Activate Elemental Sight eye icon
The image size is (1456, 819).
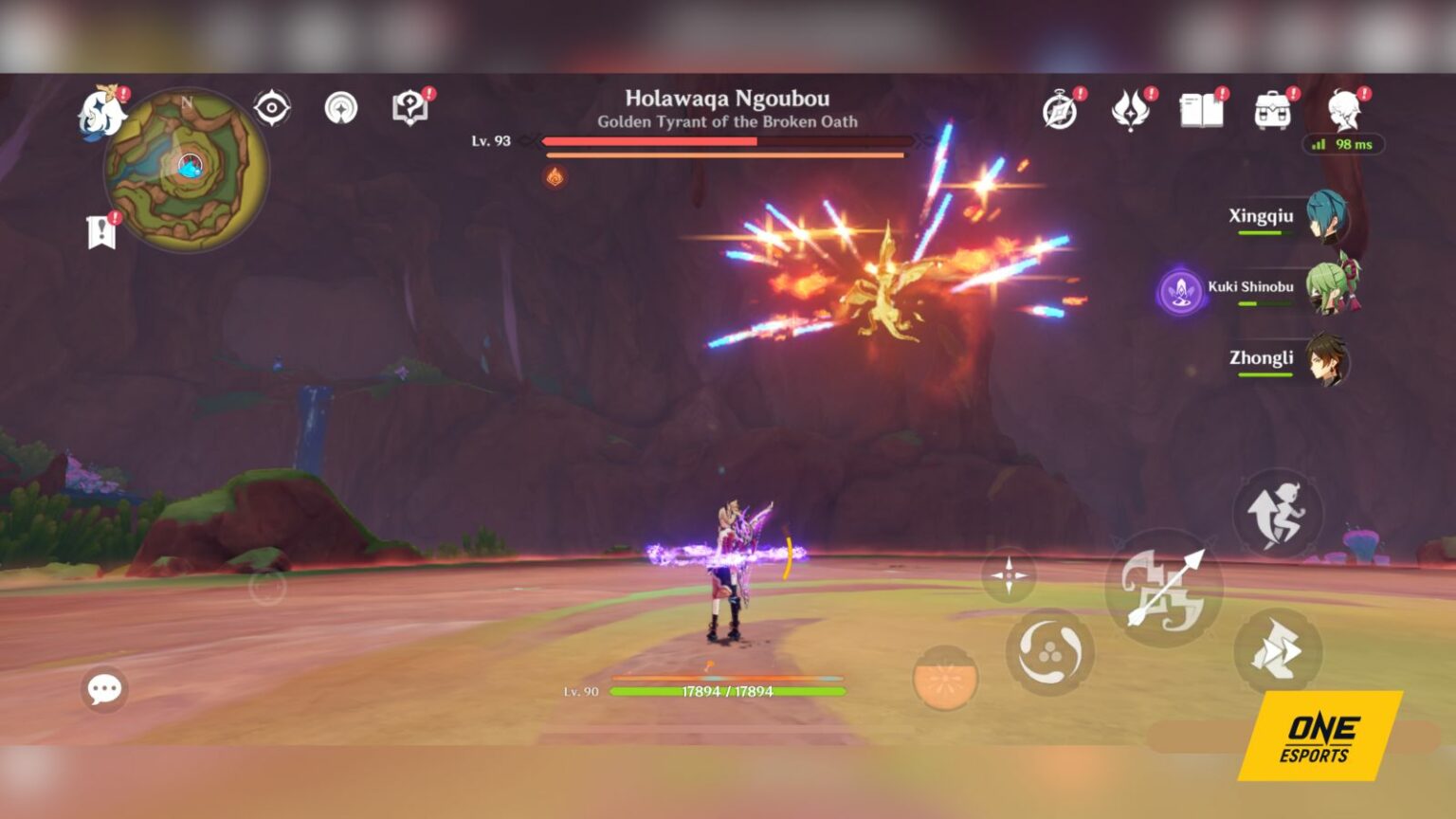272,108
